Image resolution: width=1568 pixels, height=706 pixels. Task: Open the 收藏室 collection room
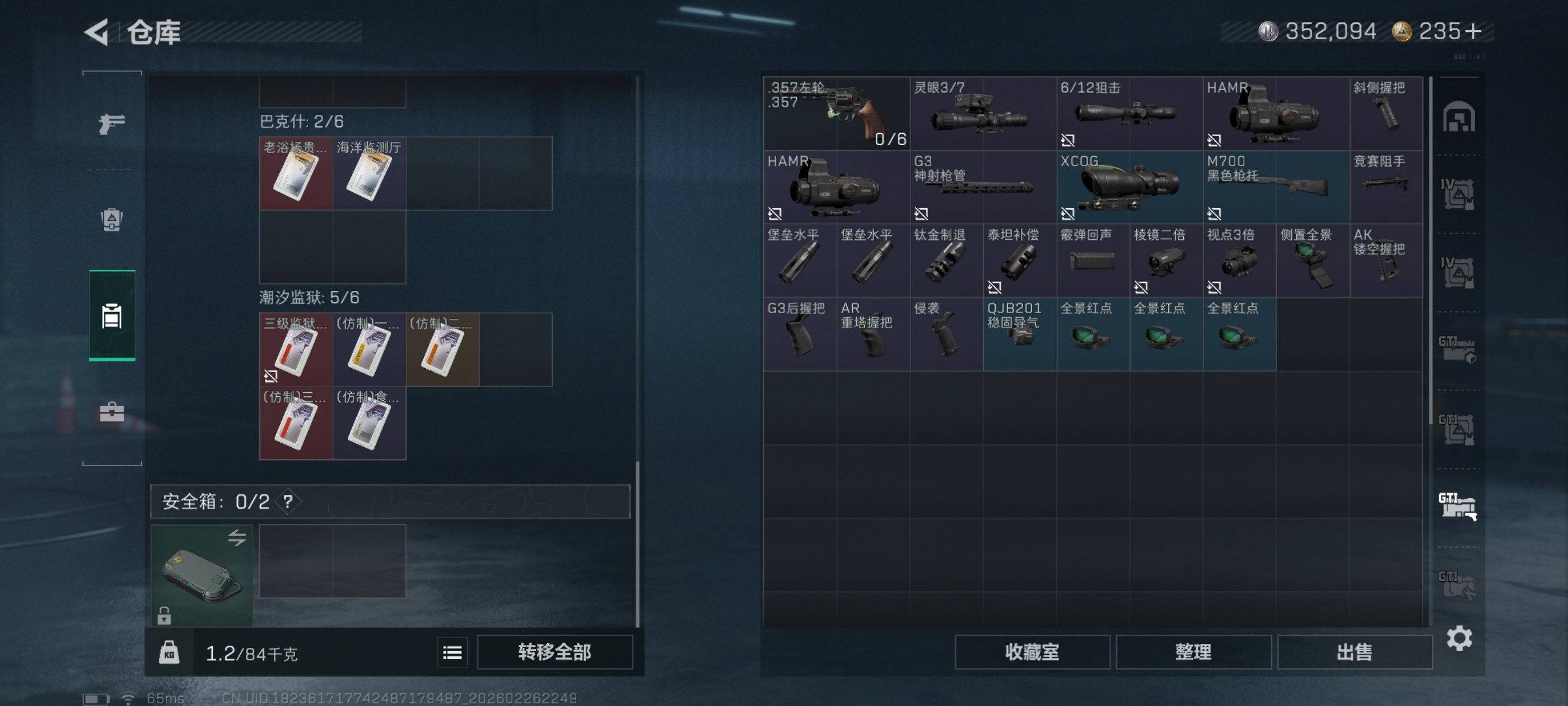tap(1032, 652)
